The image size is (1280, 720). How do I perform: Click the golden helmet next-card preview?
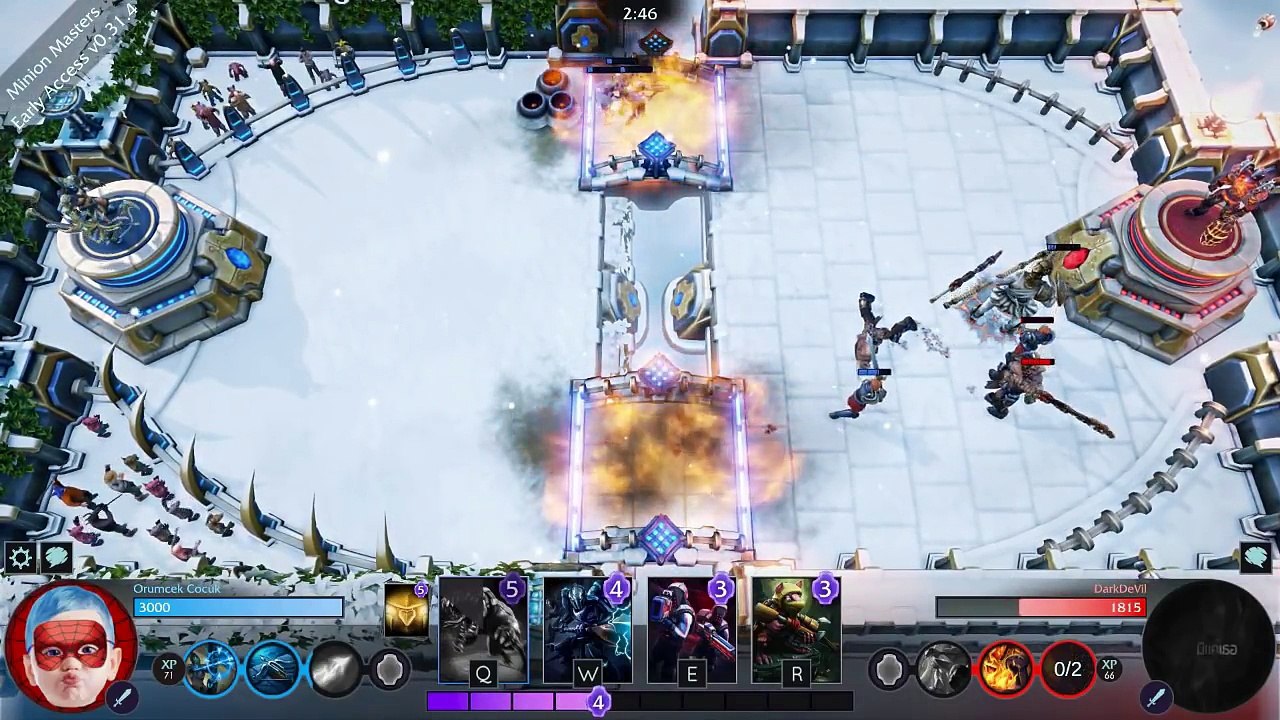406,610
